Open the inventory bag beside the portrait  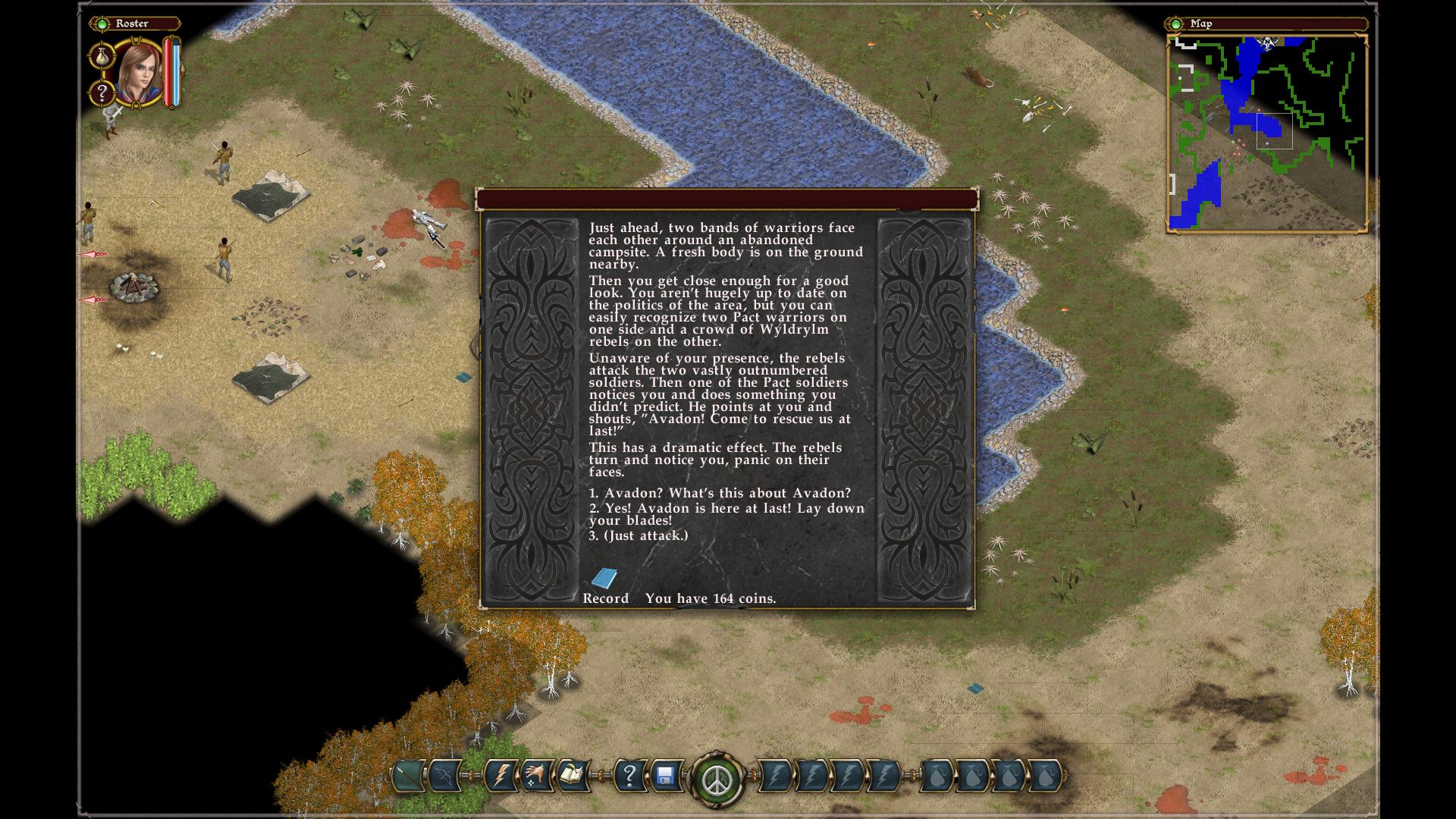[x=101, y=55]
